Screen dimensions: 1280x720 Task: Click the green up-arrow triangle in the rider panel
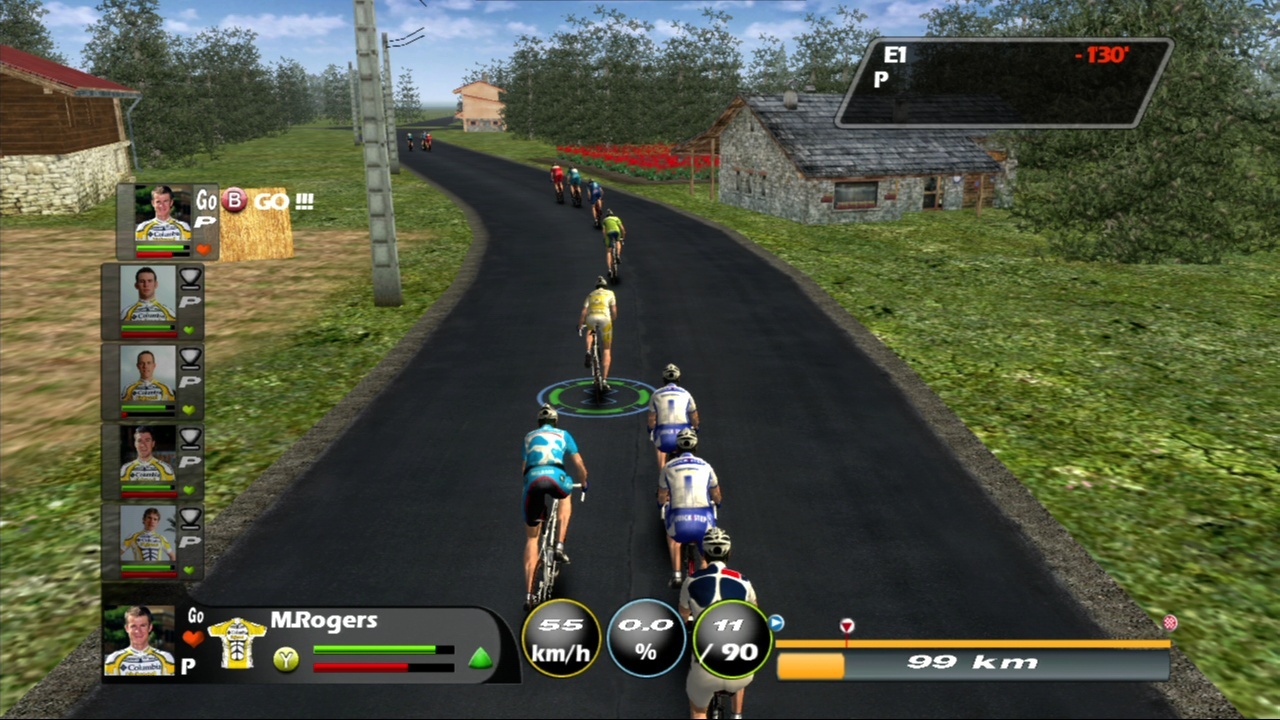click(481, 658)
